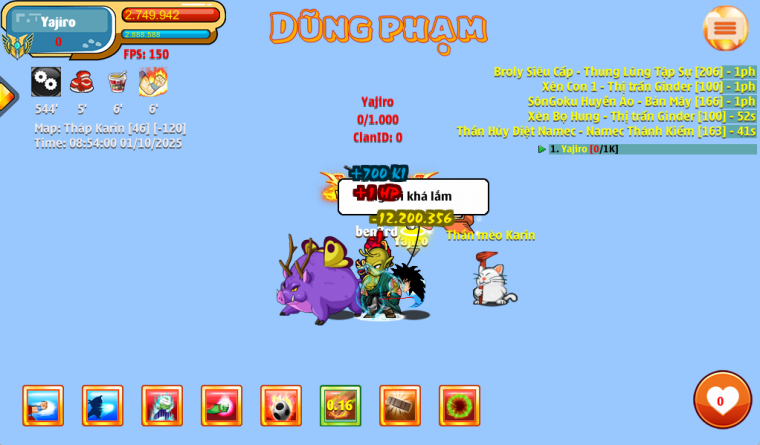Click the flaming muscle arm buff
The image size is (760, 445).
(153, 82)
